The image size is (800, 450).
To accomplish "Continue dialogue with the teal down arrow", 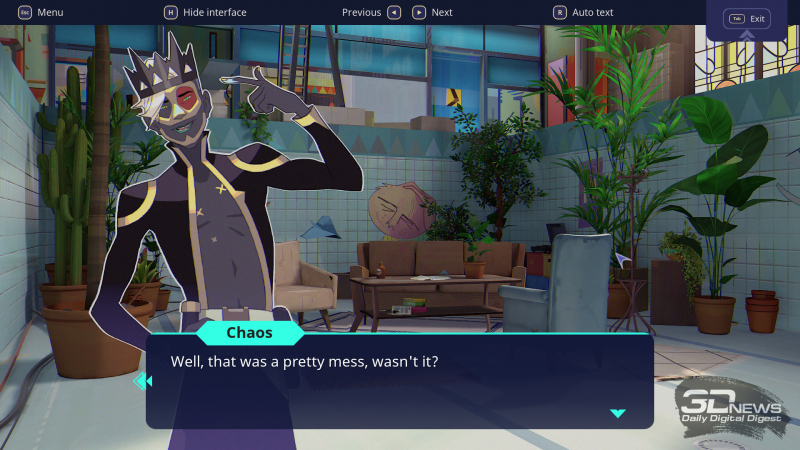I will (x=618, y=413).
